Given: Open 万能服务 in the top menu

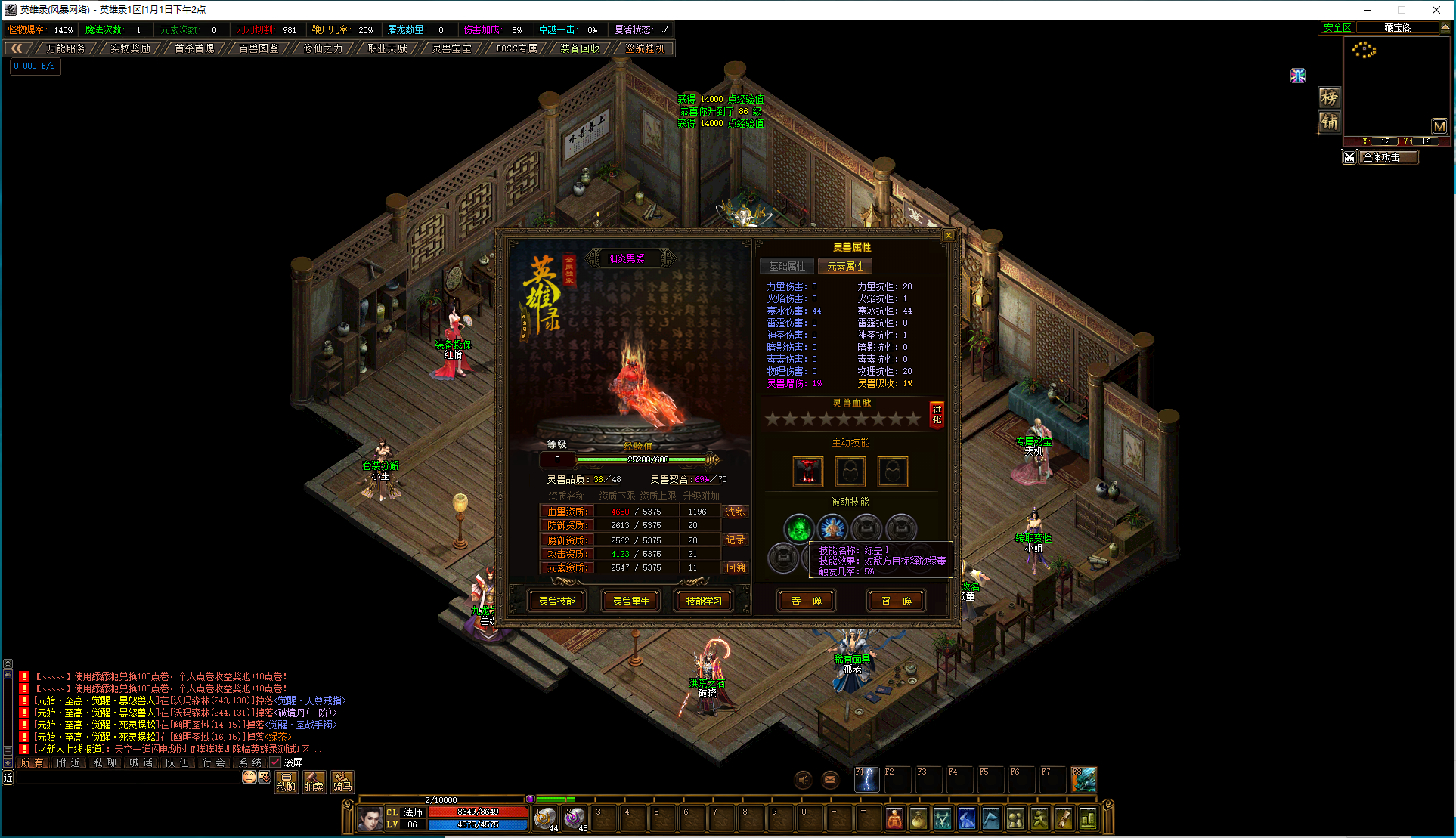Looking at the screenshot, I should [x=67, y=48].
